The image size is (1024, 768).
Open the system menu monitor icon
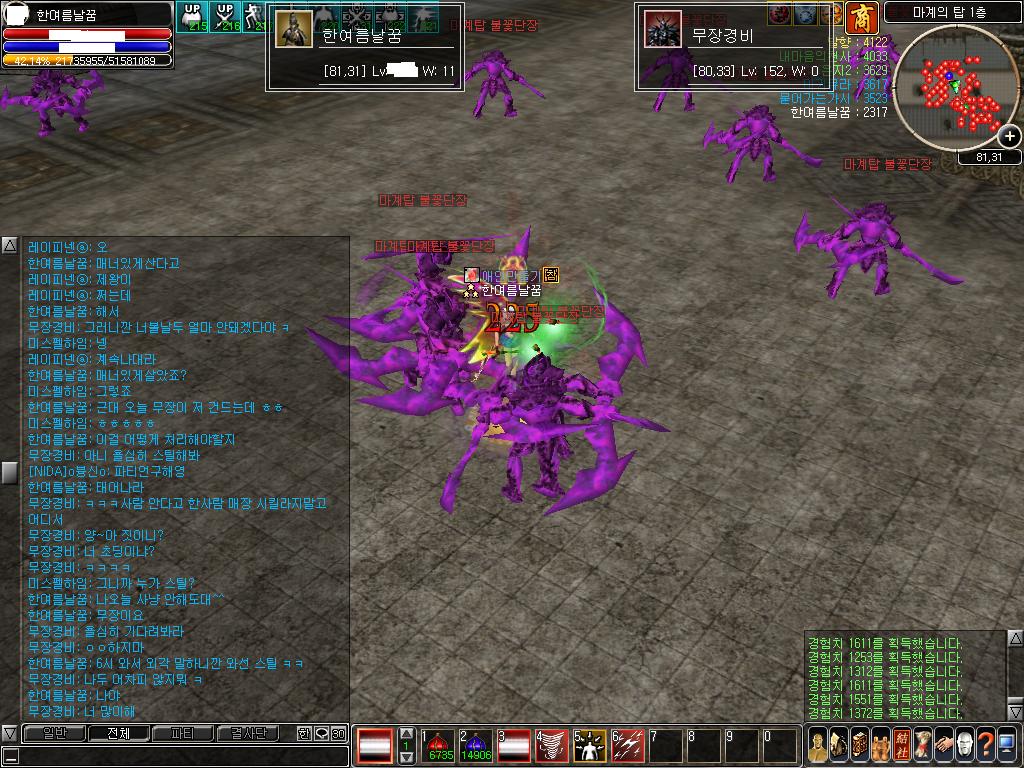(x=1006, y=745)
